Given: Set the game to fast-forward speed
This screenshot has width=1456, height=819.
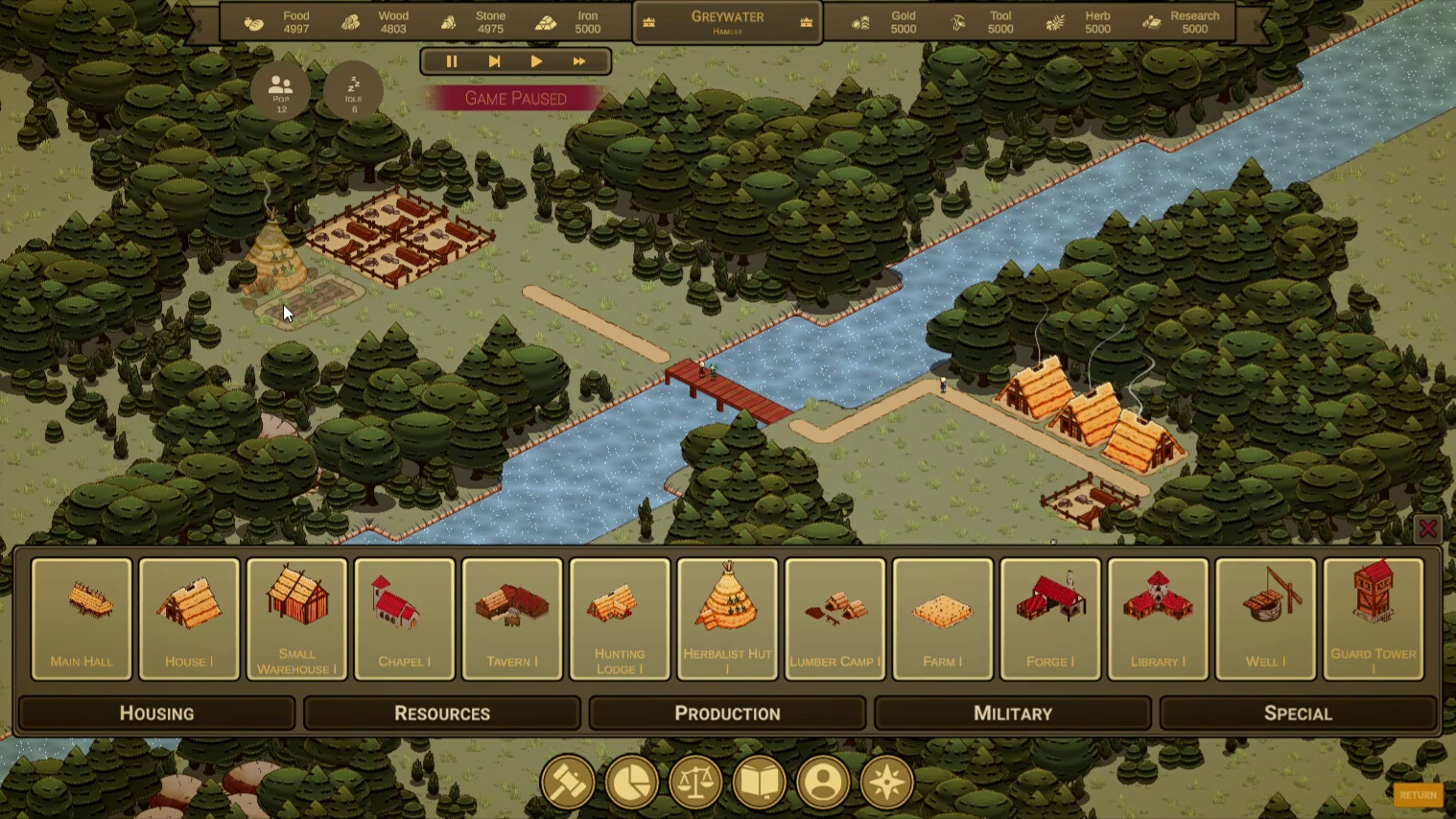Looking at the screenshot, I should pos(579,61).
